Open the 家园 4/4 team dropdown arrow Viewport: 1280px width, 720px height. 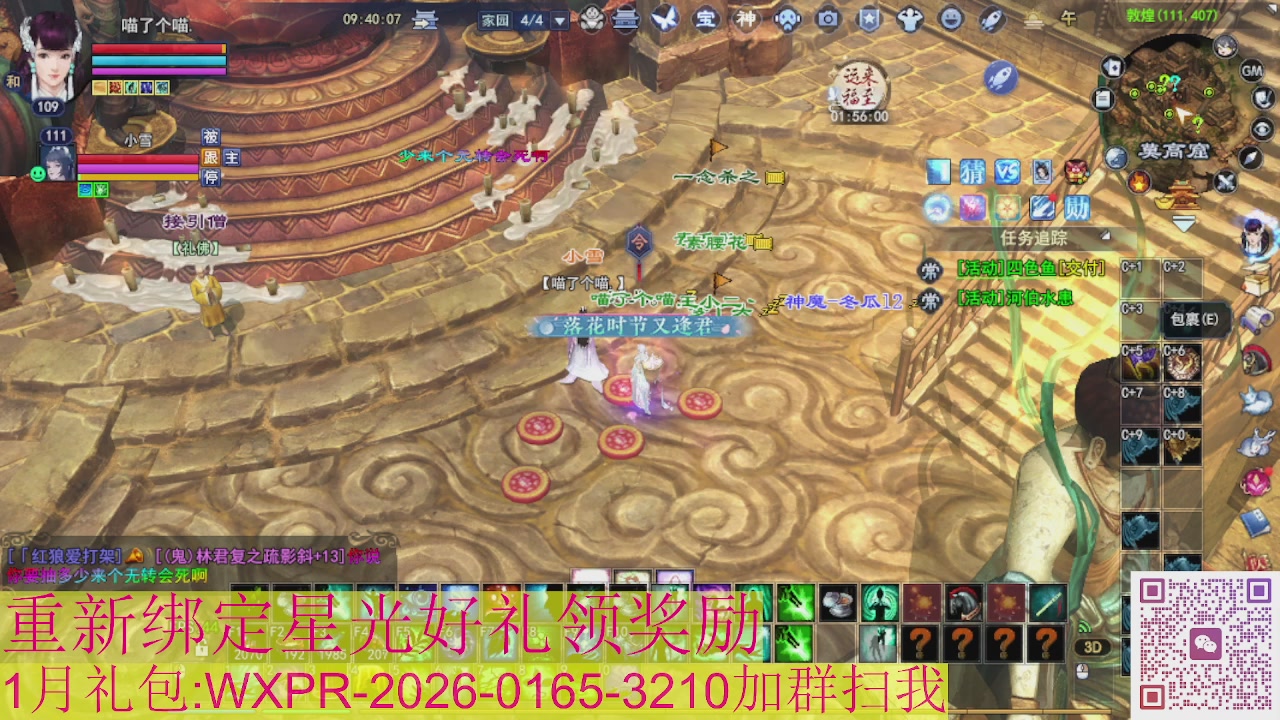pos(559,20)
